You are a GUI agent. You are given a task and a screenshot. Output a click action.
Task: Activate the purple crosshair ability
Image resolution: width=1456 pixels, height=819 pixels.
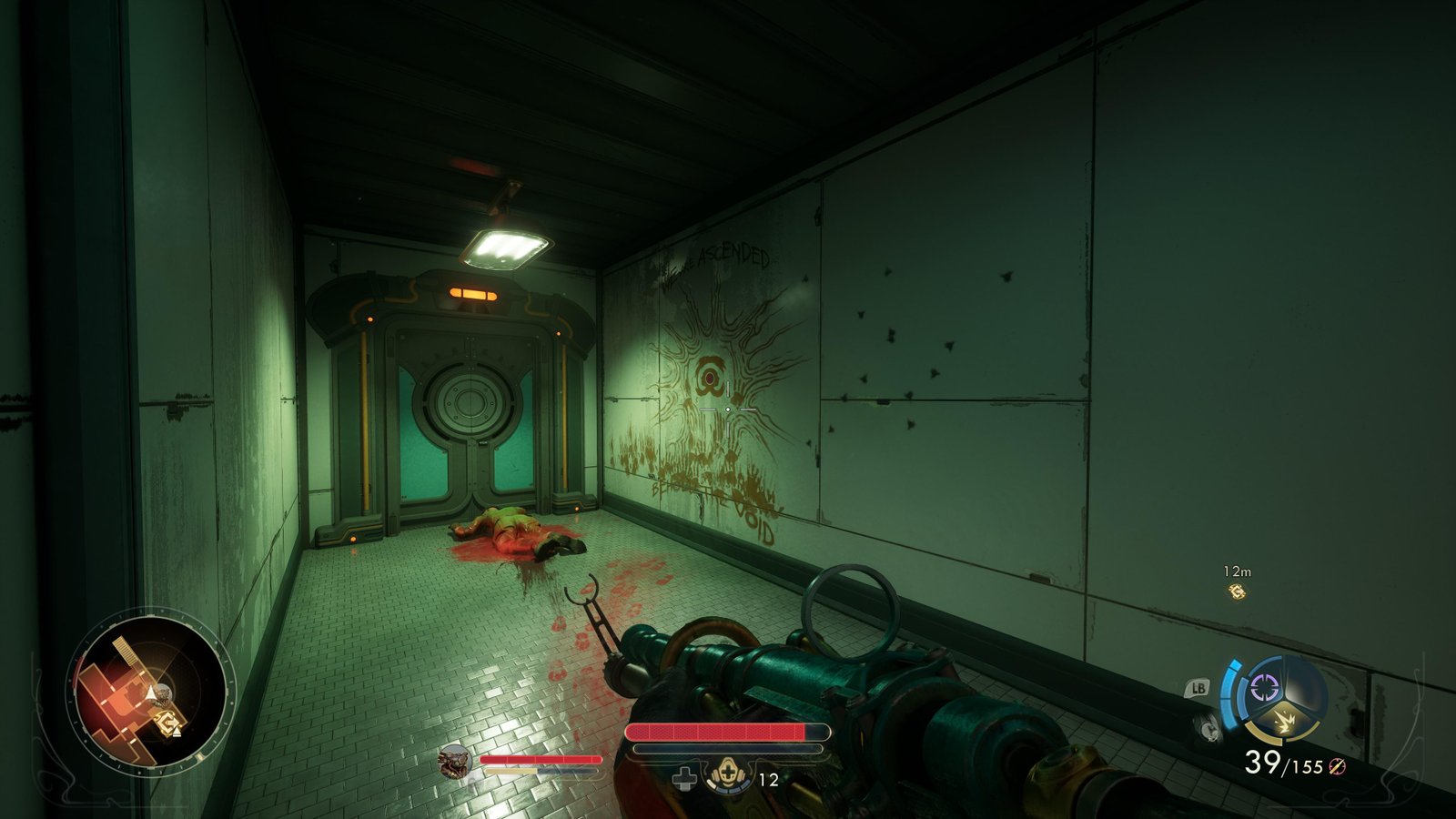click(1266, 687)
